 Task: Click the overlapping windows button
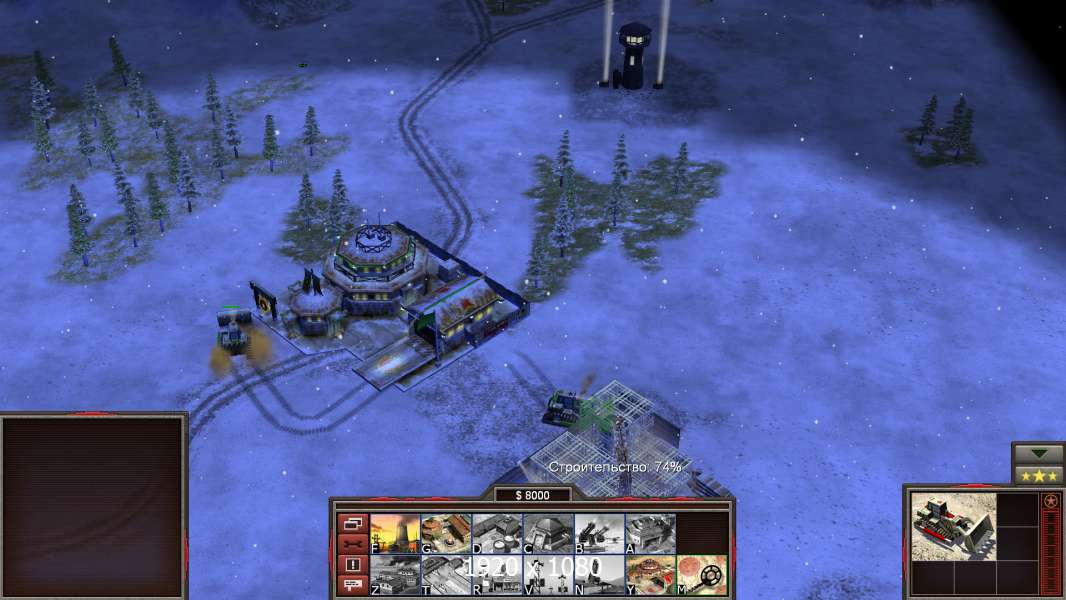tap(352, 524)
